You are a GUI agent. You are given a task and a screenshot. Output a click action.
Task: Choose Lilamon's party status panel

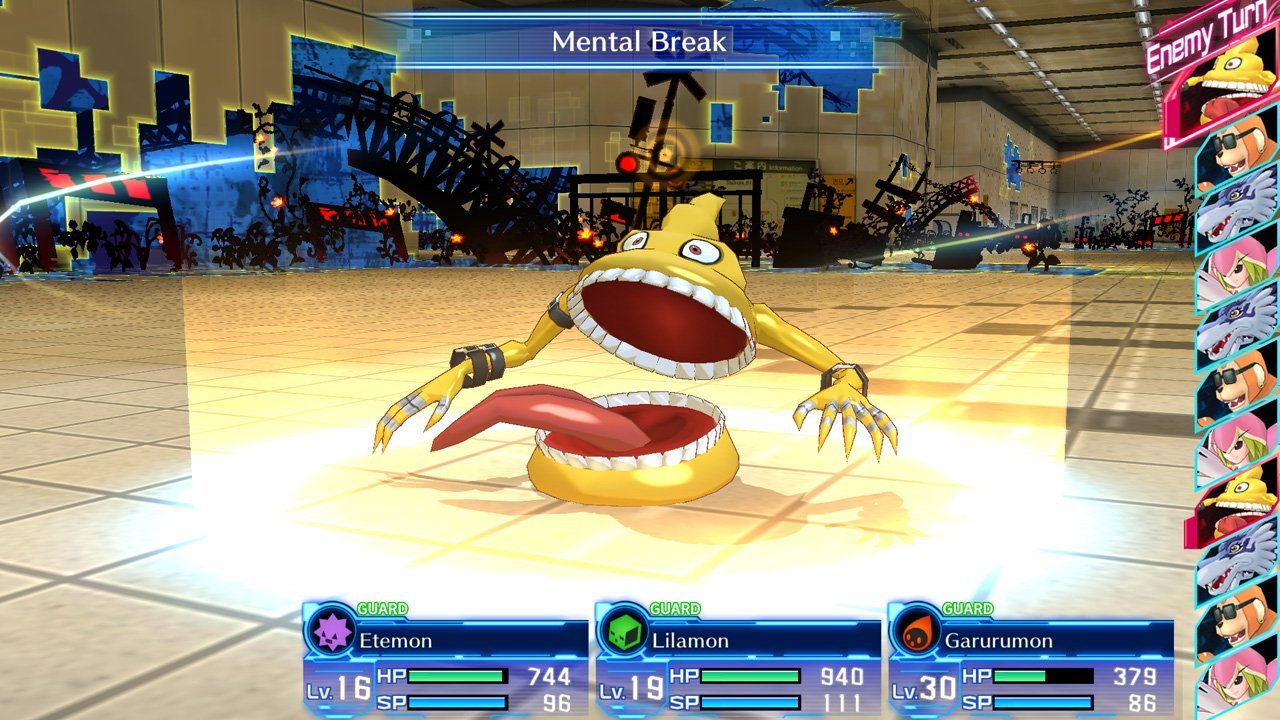[738, 660]
